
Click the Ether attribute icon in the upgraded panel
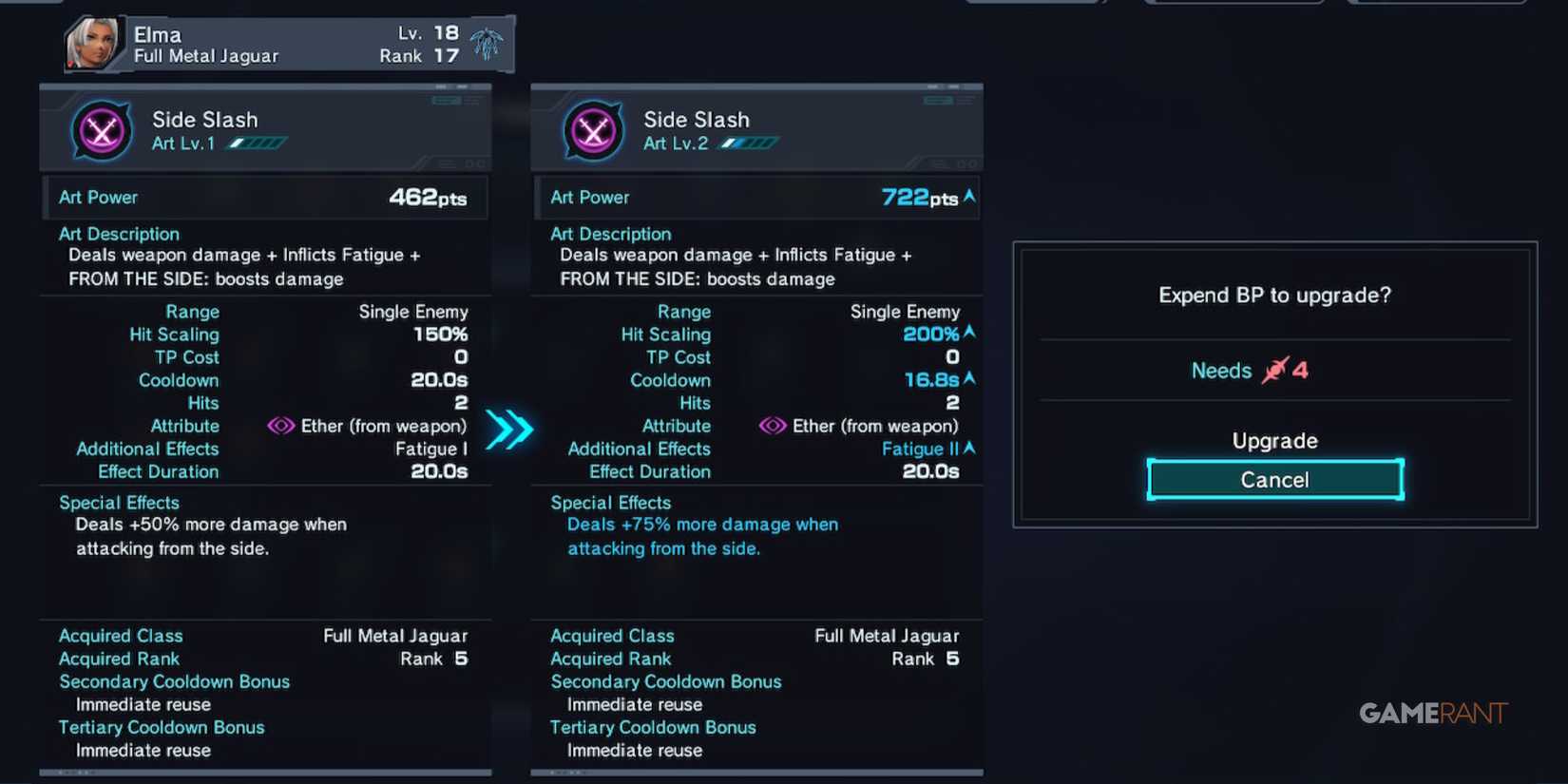[773, 426]
